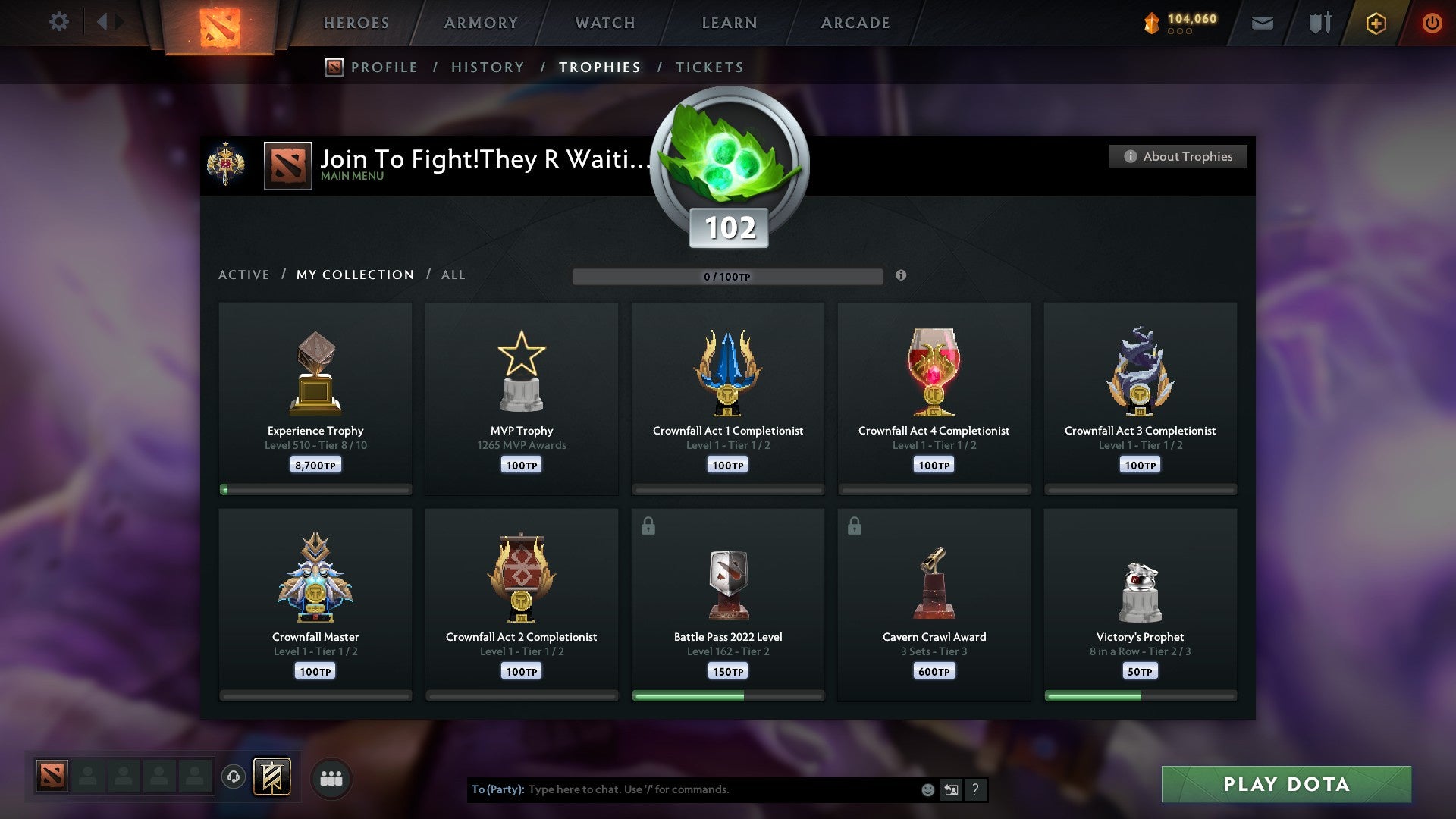Click the Dota Plus hexagon icon

pos(1375,23)
